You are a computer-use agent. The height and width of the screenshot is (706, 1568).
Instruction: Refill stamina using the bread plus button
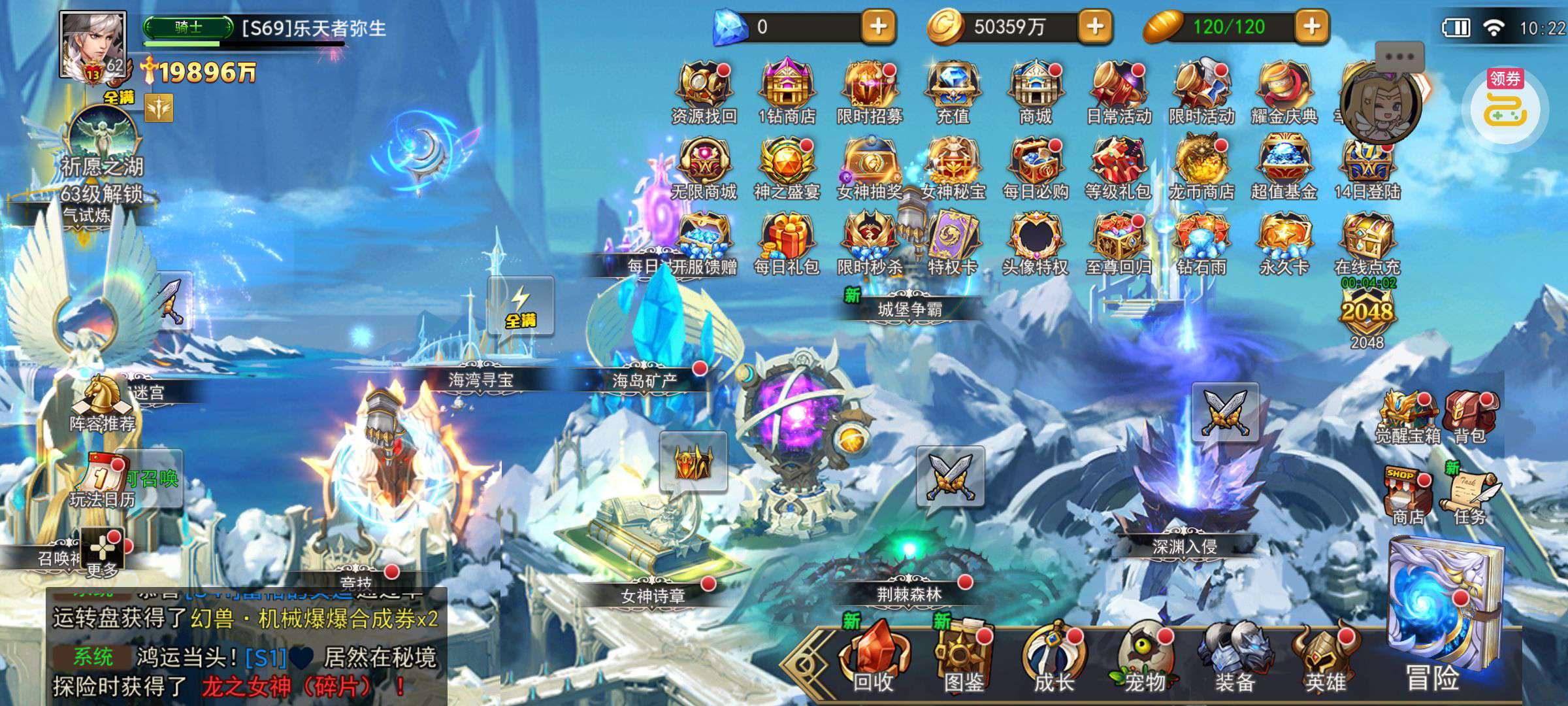point(1312,27)
